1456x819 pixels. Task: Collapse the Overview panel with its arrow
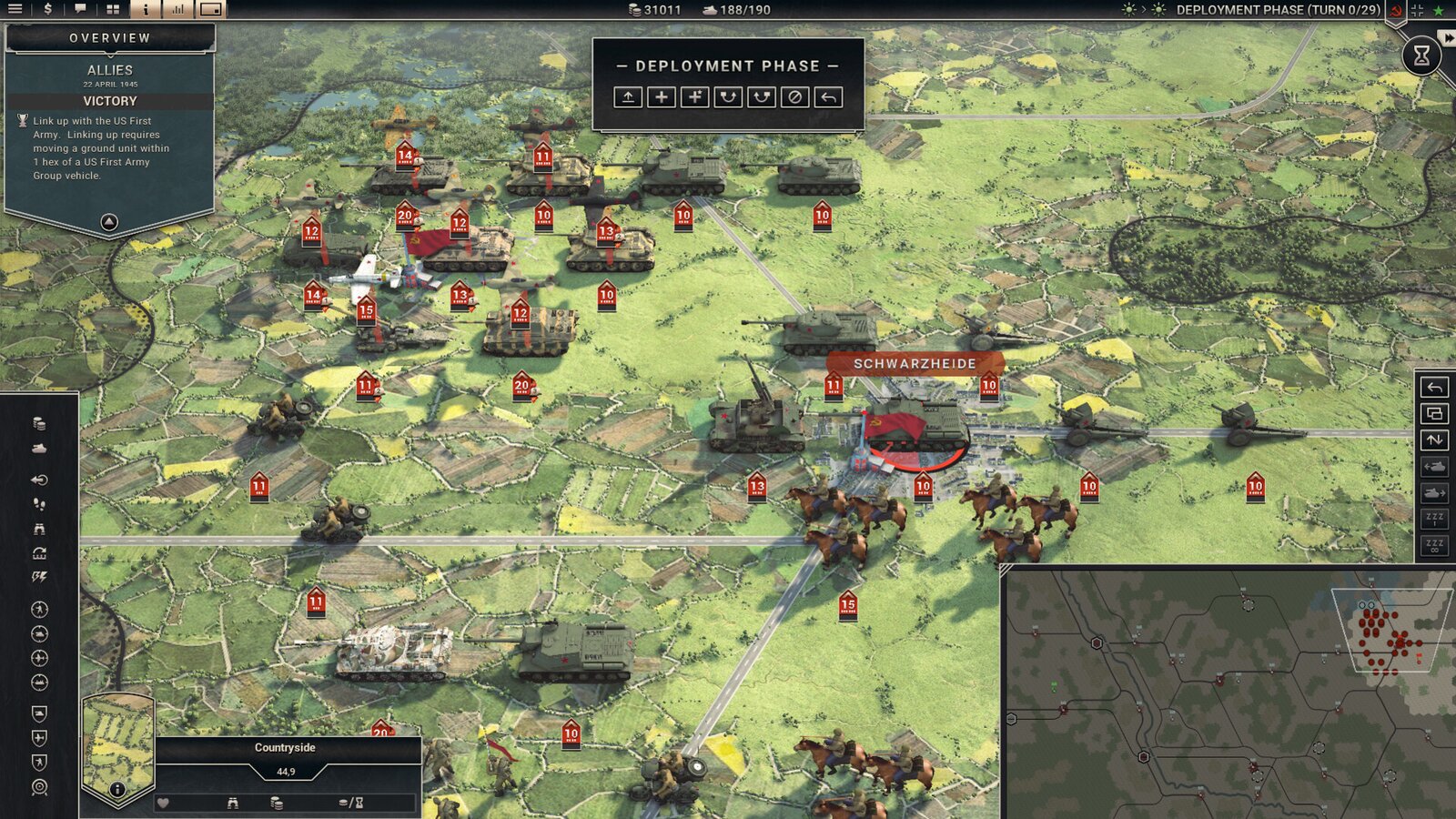point(107,220)
